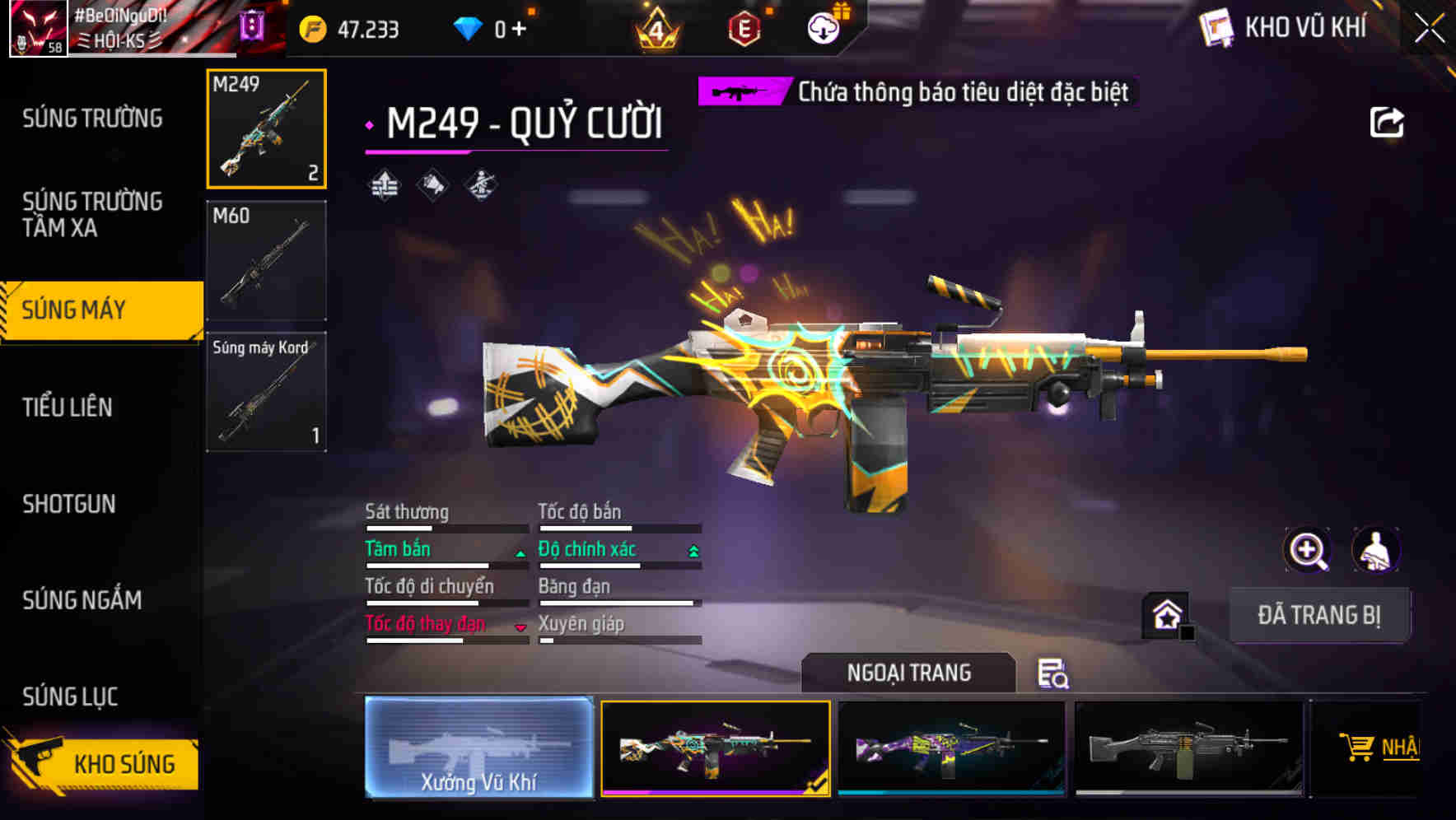Click the weapon stats upgrade attribute icon
Viewport: 1456px width, 820px height.
click(x=384, y=183)
